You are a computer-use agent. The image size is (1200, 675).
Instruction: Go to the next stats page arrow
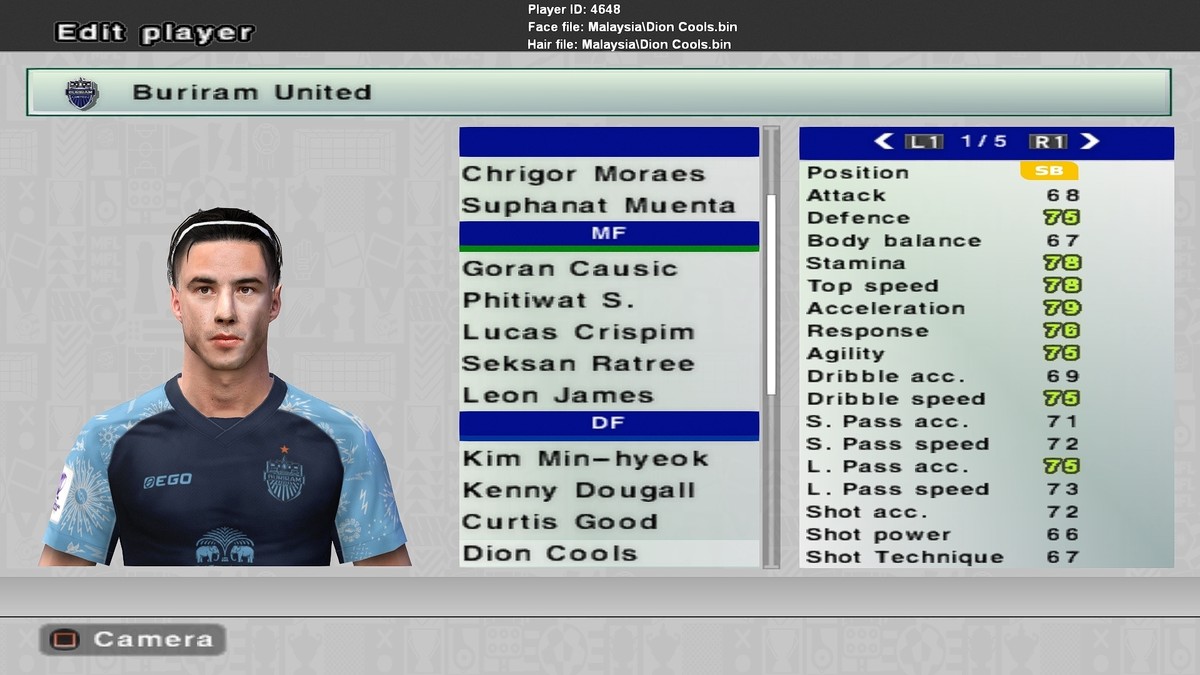pyautogui.click(x=1090, y=142)
